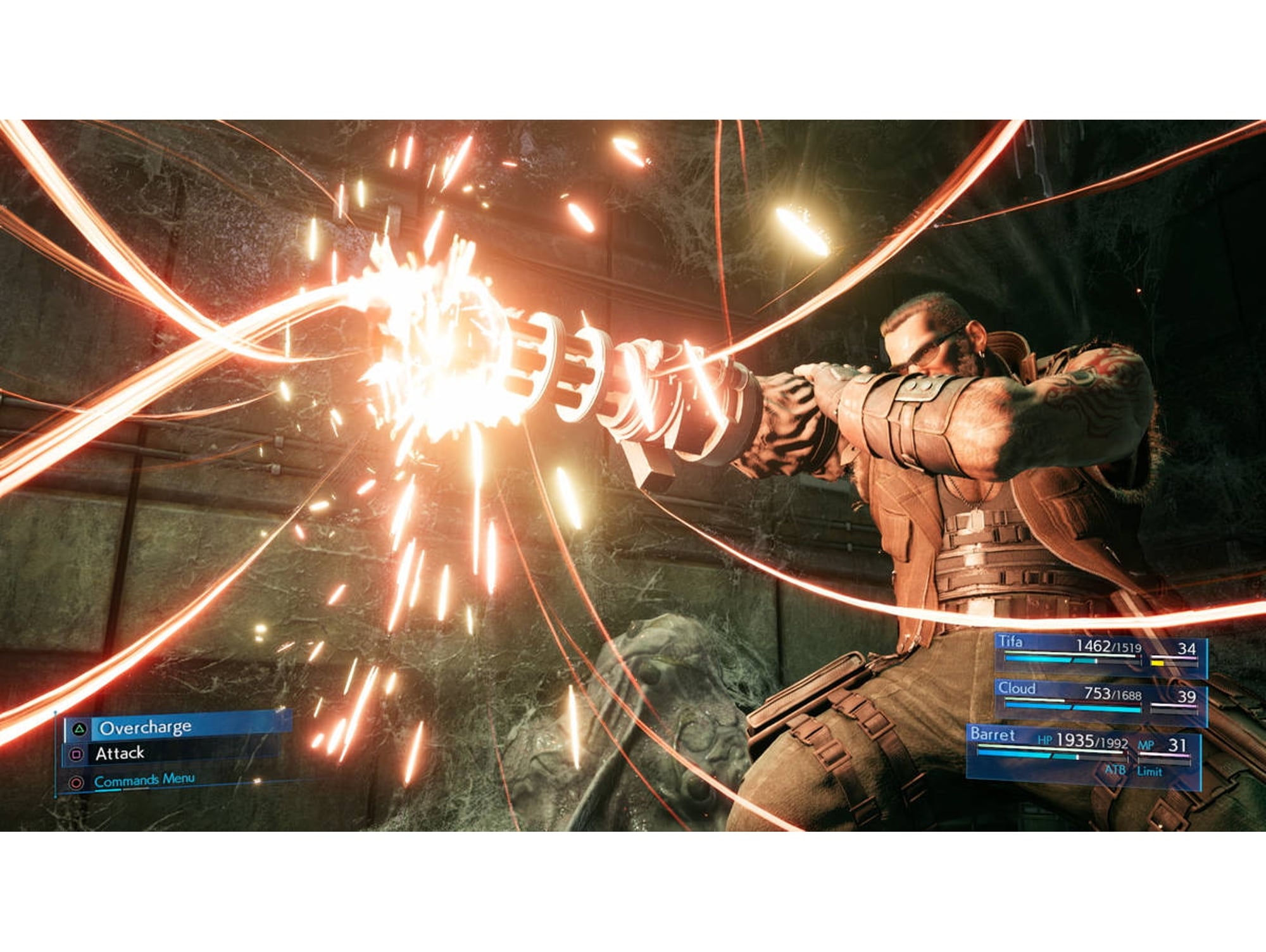Select the Triangle button icon beside Overcharge

click(80, 730)
